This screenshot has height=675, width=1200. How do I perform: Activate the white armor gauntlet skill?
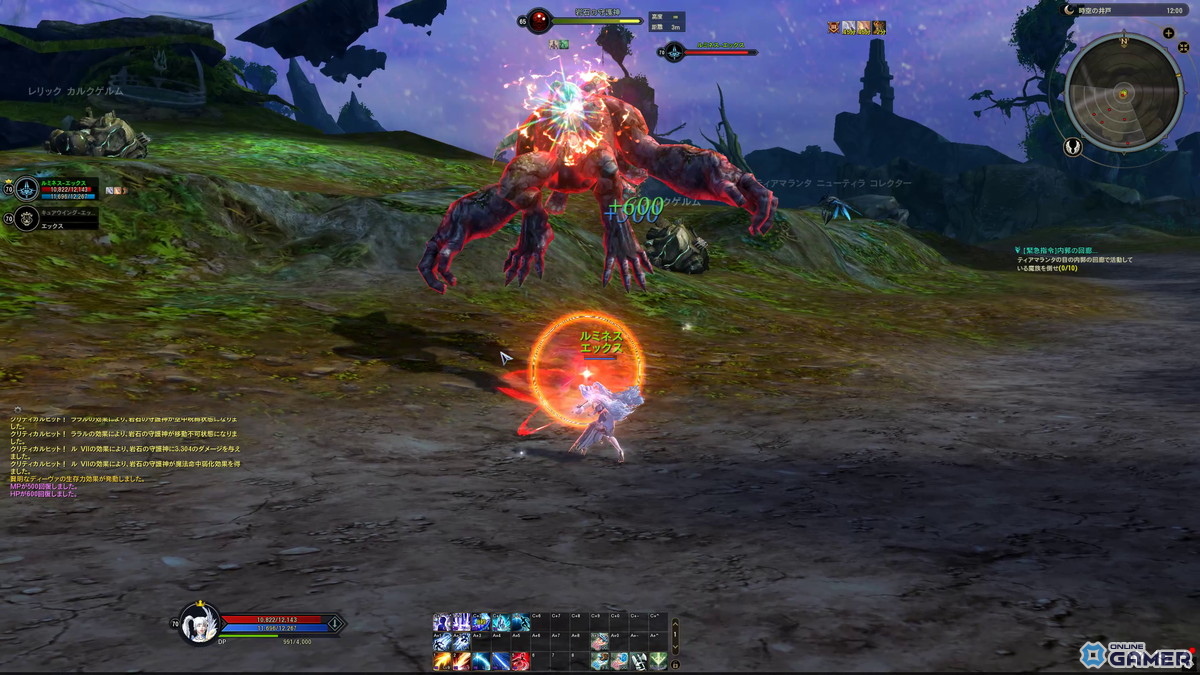[638, 661]
